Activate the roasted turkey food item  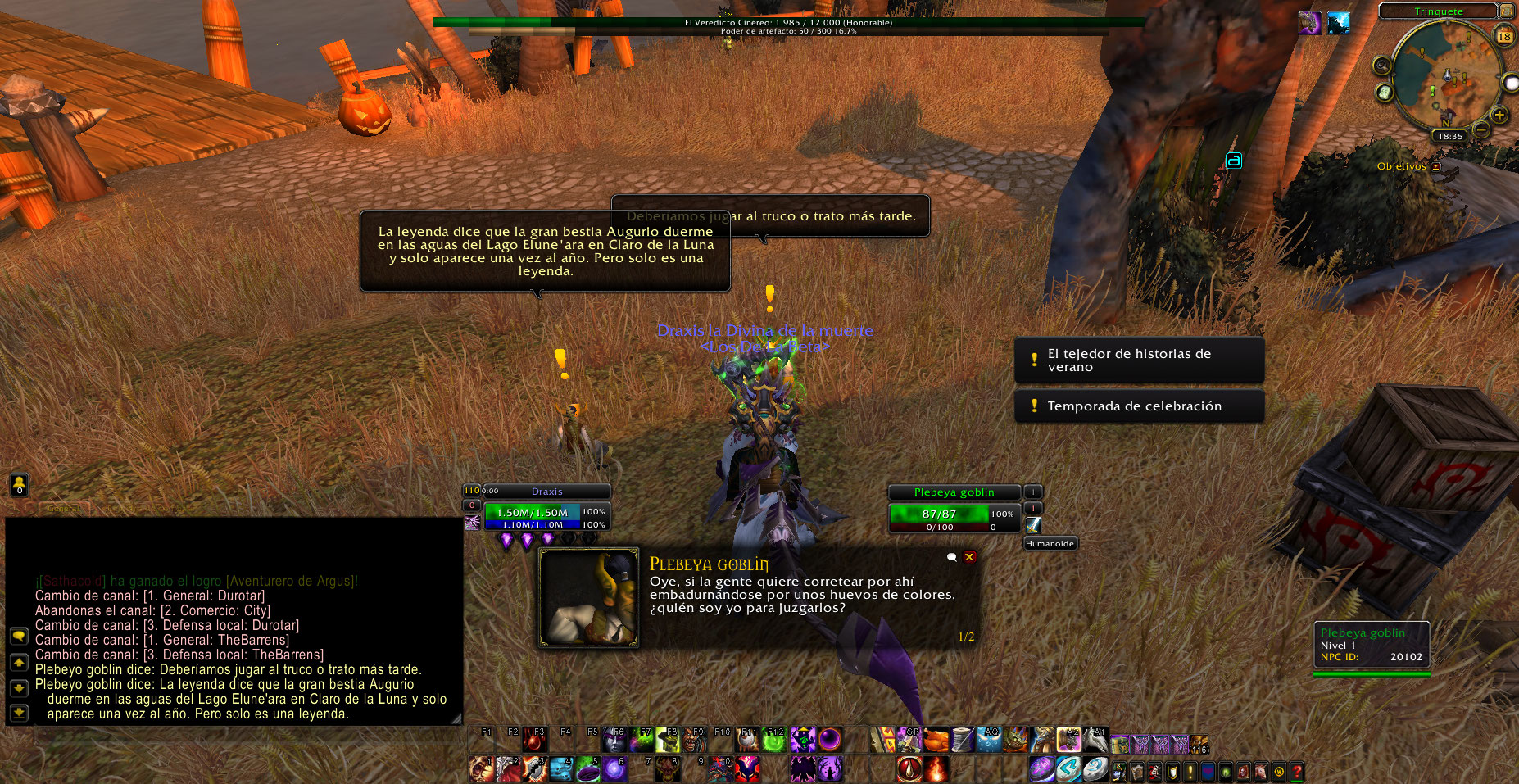click(x=936, y=741)
